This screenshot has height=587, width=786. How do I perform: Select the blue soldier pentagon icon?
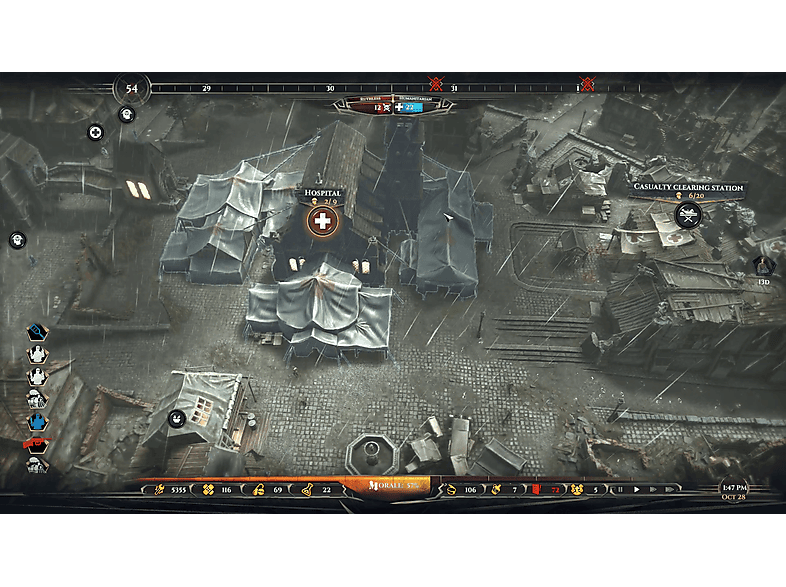(37, 421)
